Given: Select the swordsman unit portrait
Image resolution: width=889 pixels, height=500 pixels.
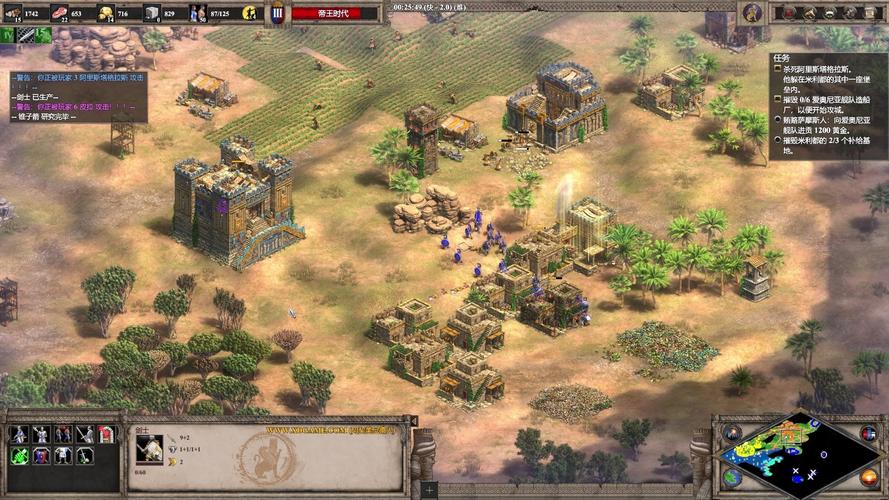Looking at the screenshot, I should pos(149,446).
